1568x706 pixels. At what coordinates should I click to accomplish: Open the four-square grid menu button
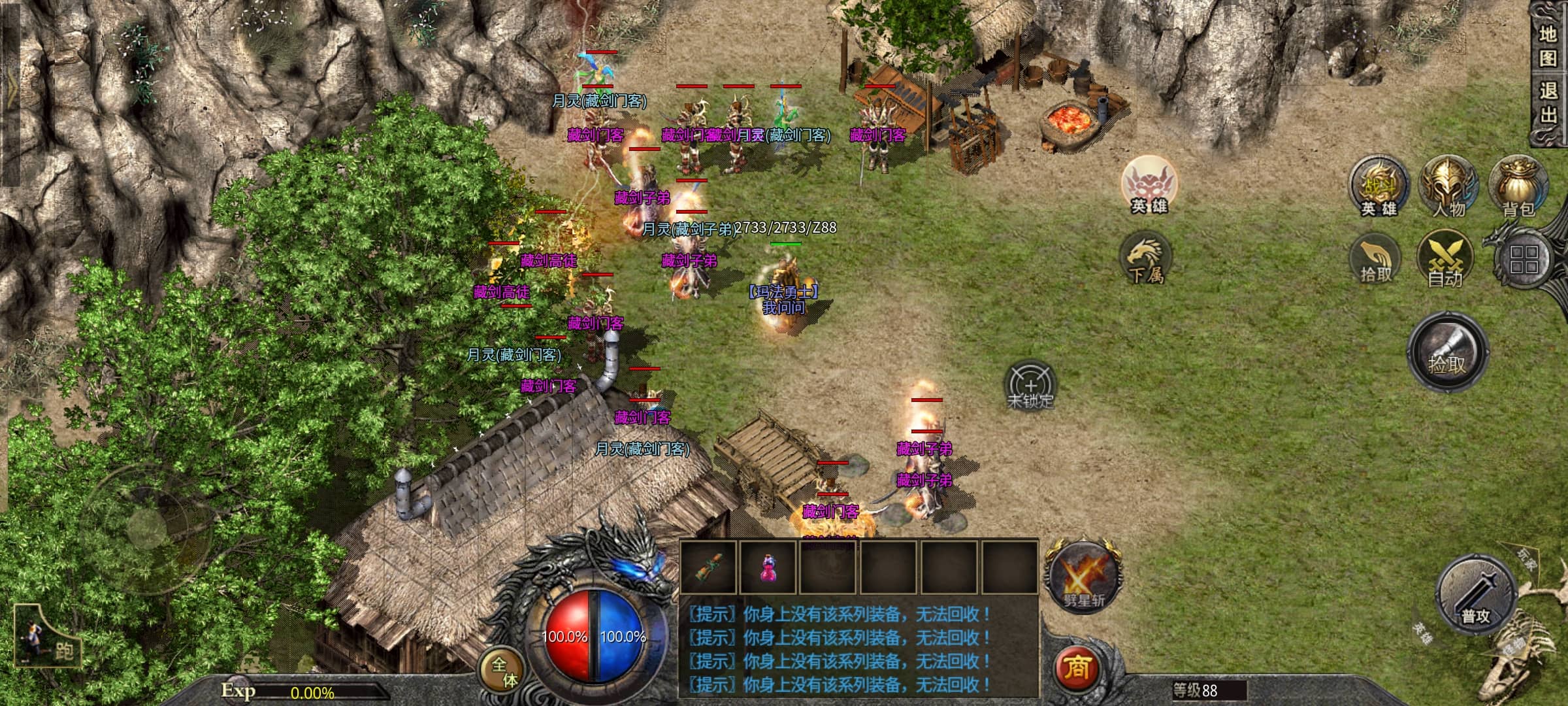[1524, 260]
